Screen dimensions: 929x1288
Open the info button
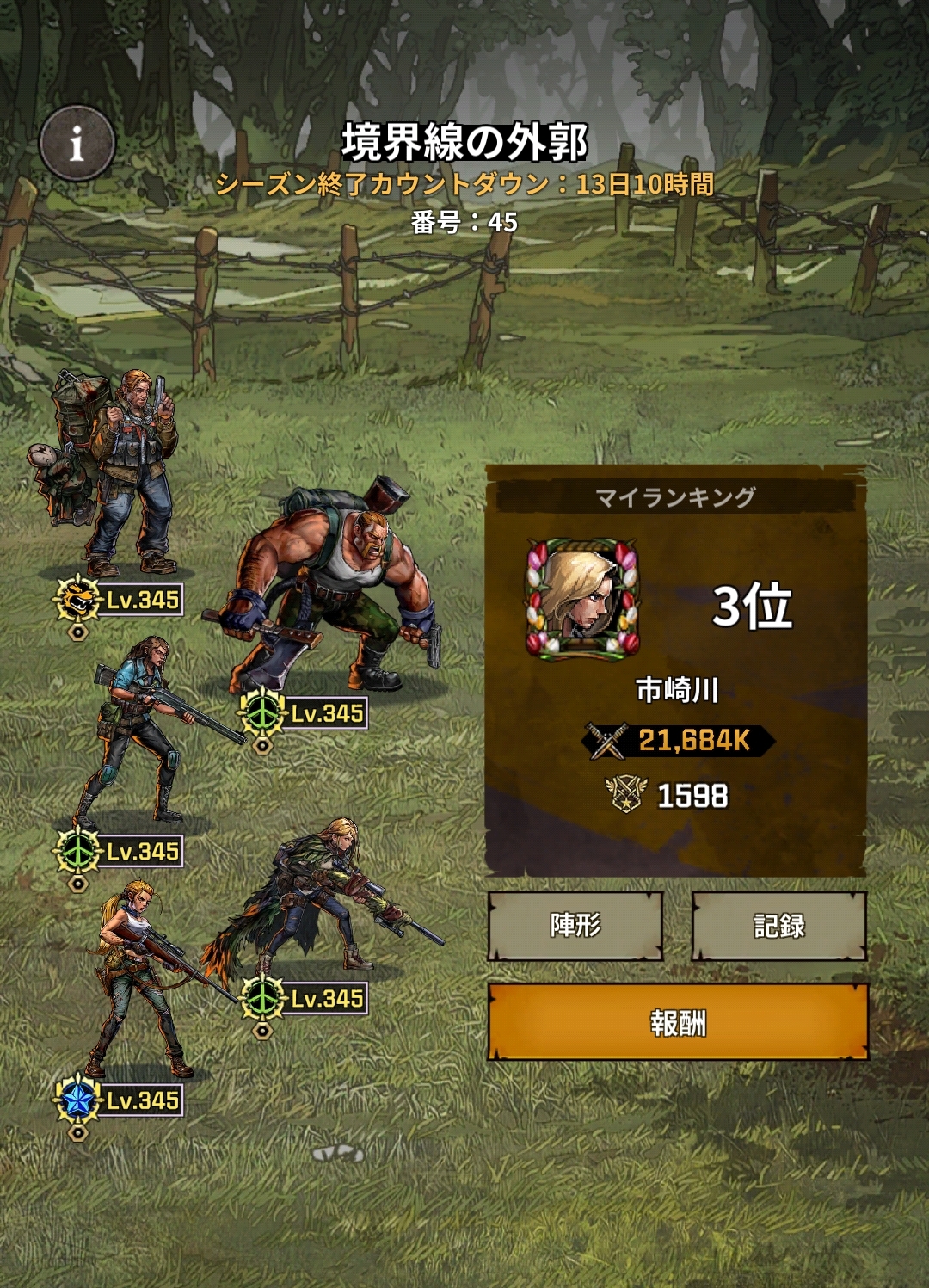[77, 143]
